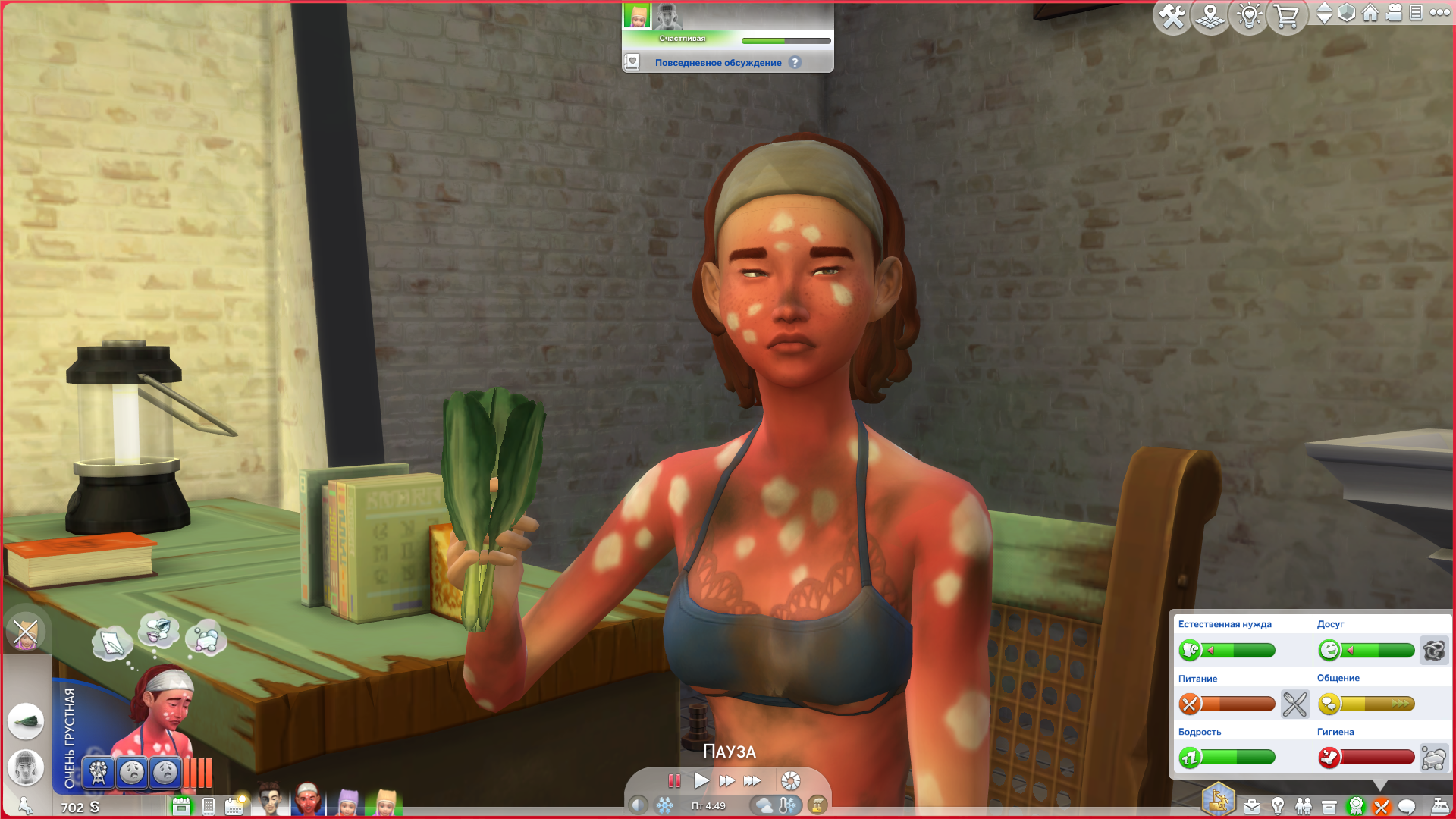Image resolution: width=1456 pixels, height=819 pixels.
Task: Click the Гигиена bathtub action button
Action: (1434, 758)
